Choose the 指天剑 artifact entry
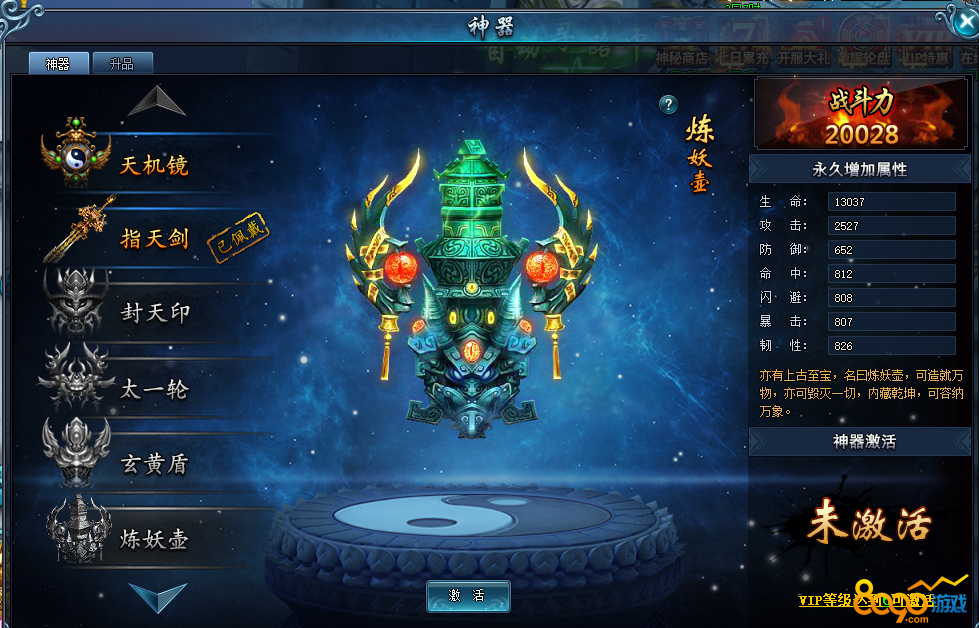This screenshot has height=628, width=979. click(x=154, y=238)
